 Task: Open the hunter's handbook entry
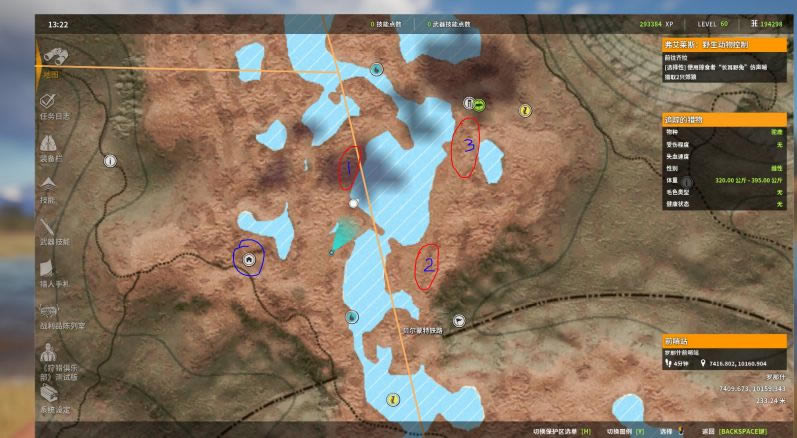pos(49,272)
